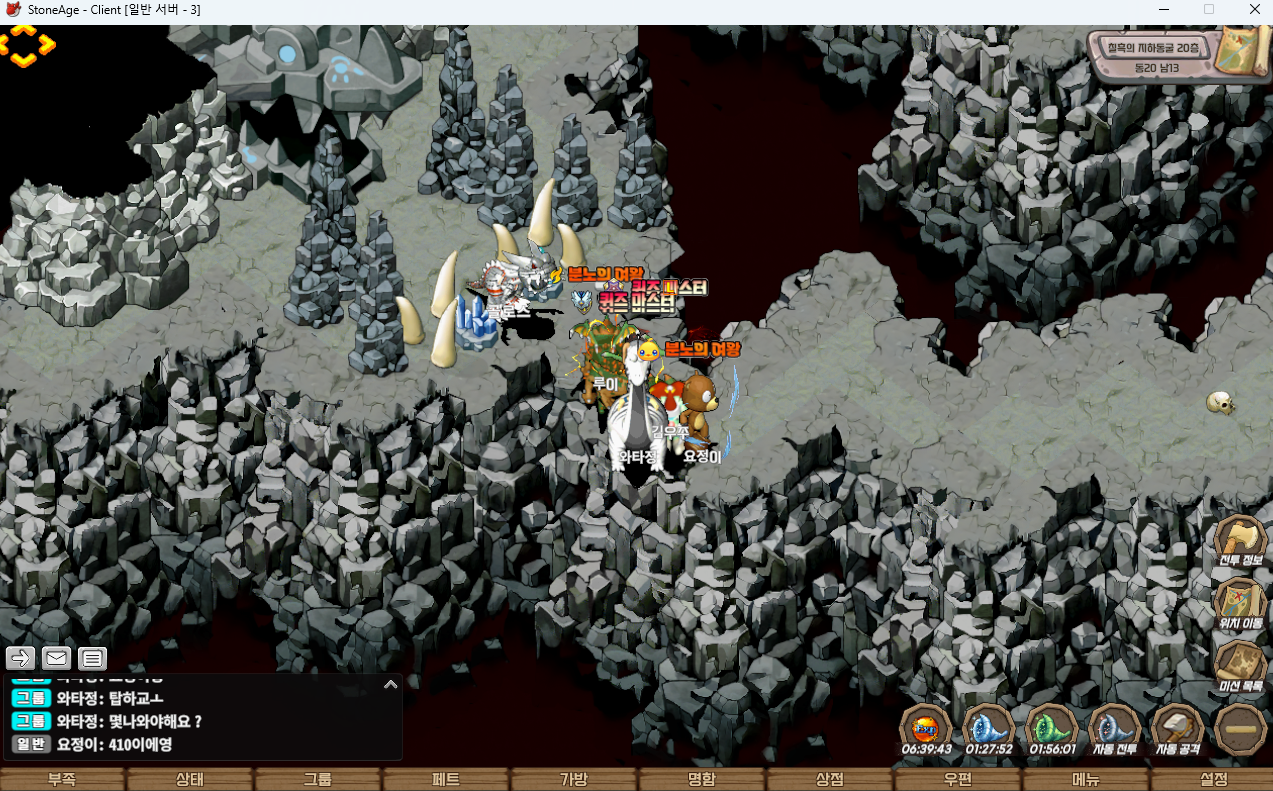Close the StoneAge client window
The image size is (1273, 791).
coord(1254,10)
